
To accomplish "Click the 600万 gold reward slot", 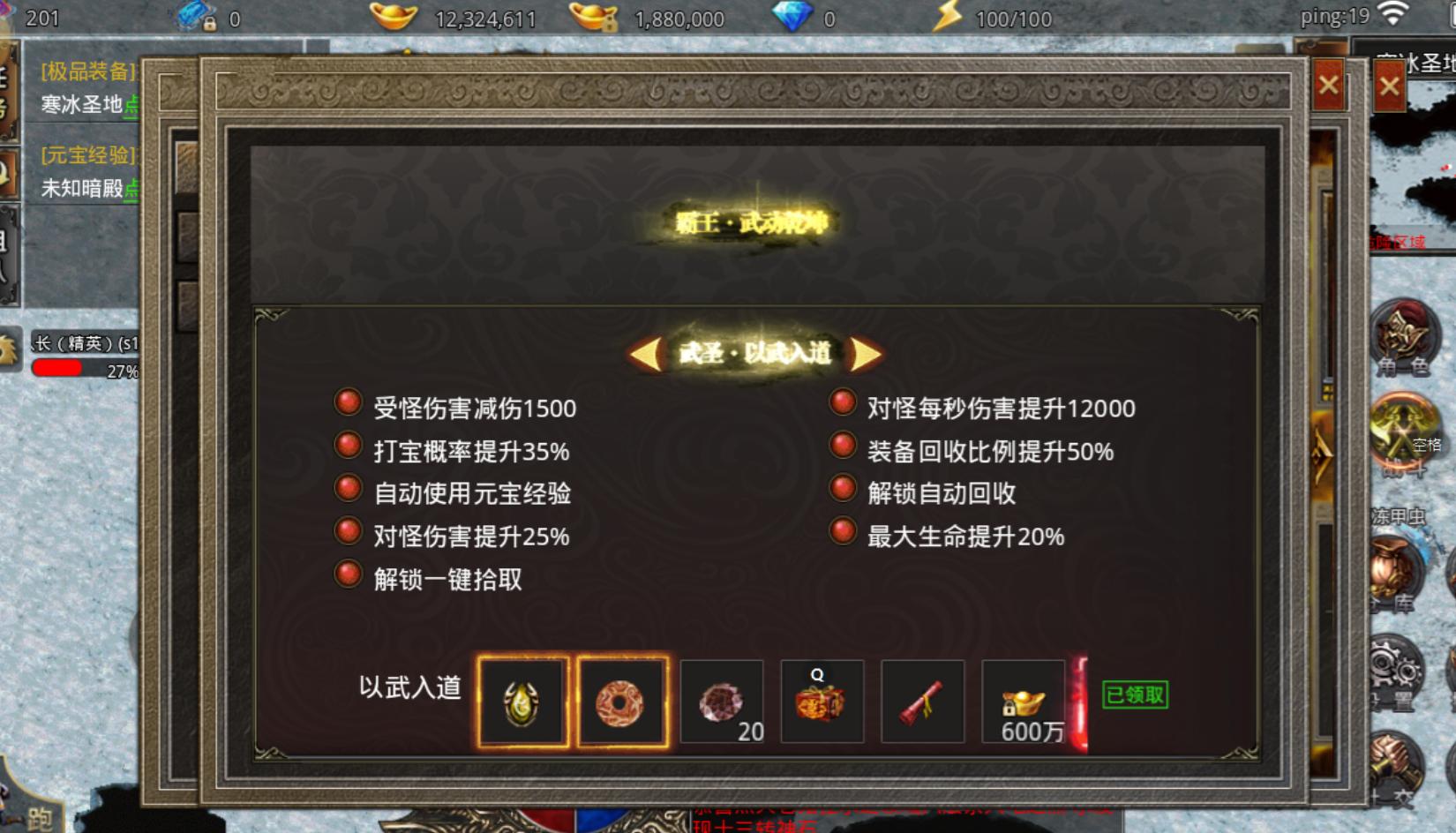I will (x=1022, y=702).
